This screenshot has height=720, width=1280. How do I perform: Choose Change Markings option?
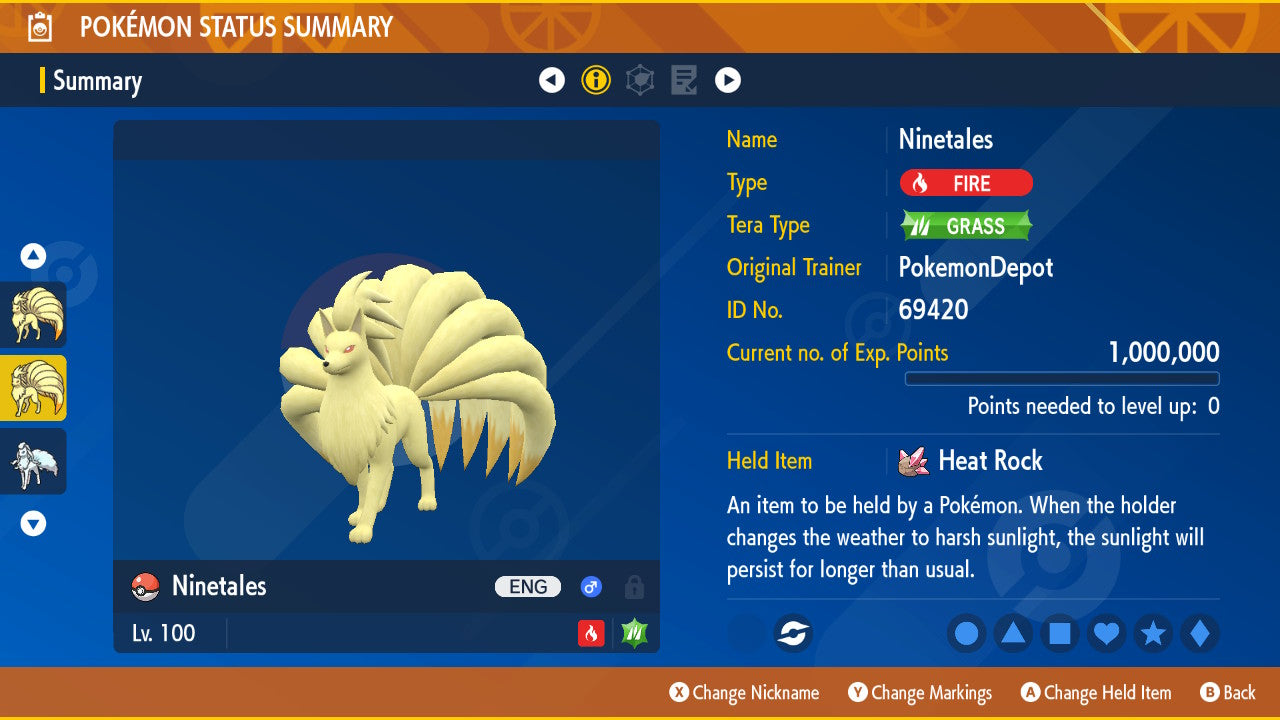pos(920,693)
